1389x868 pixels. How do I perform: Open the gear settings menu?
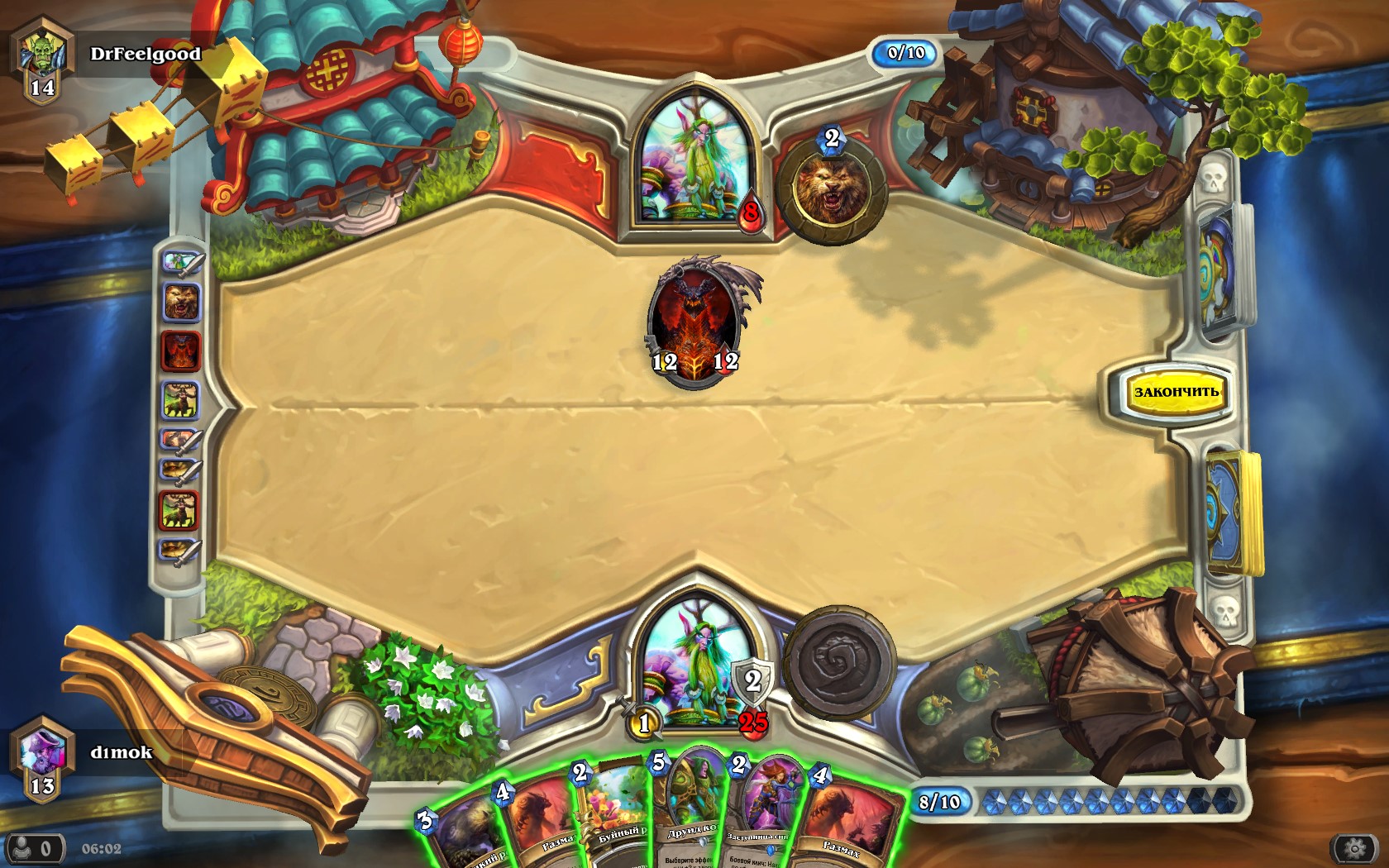coord(1354,849)
